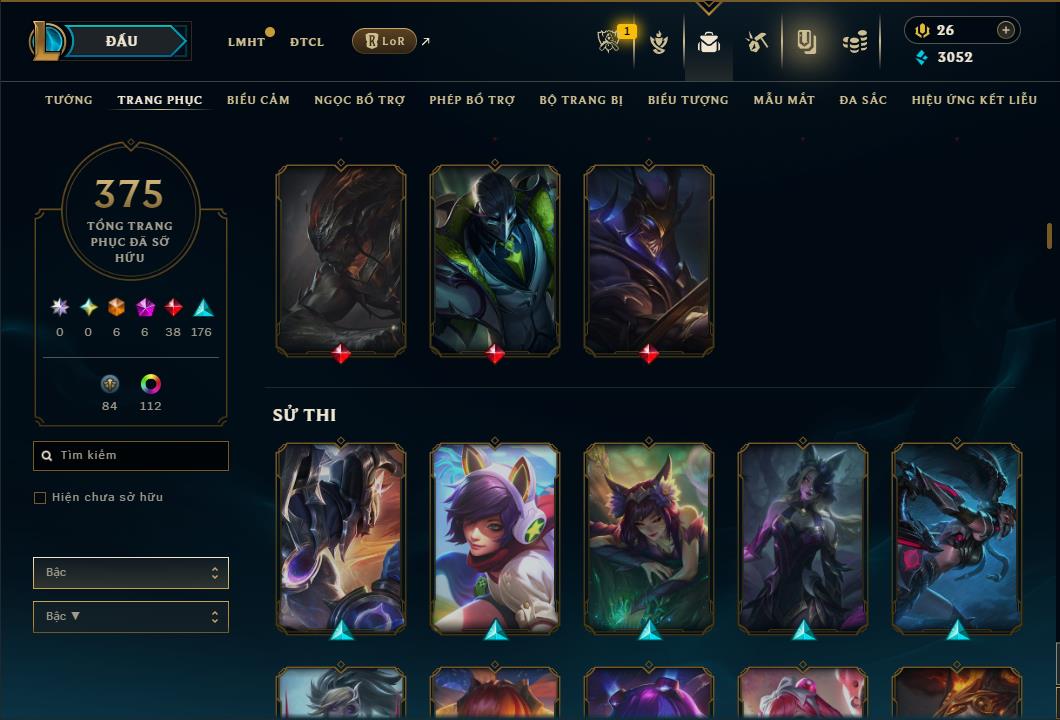
Task: Click the Tìm kiếm search field
Action: [131, 456]
